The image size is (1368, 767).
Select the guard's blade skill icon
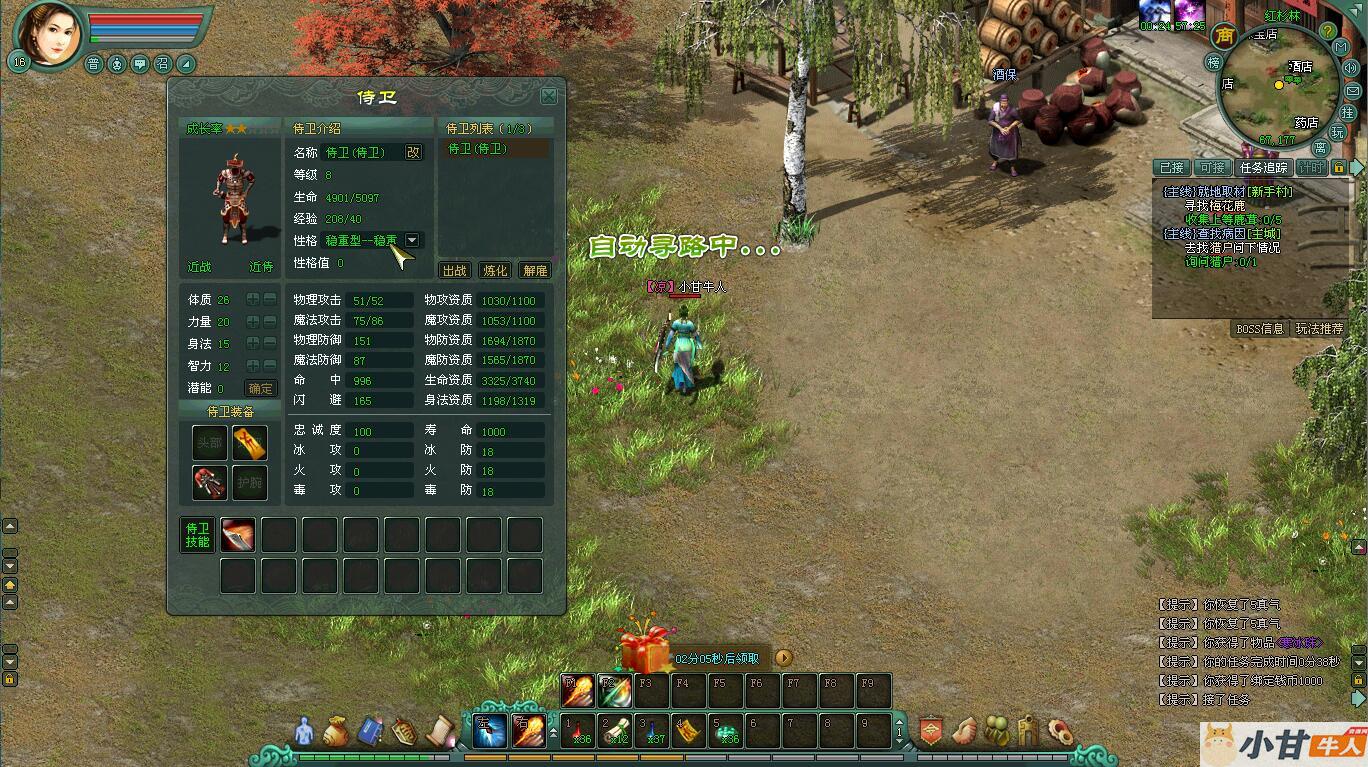click(238, 535)
